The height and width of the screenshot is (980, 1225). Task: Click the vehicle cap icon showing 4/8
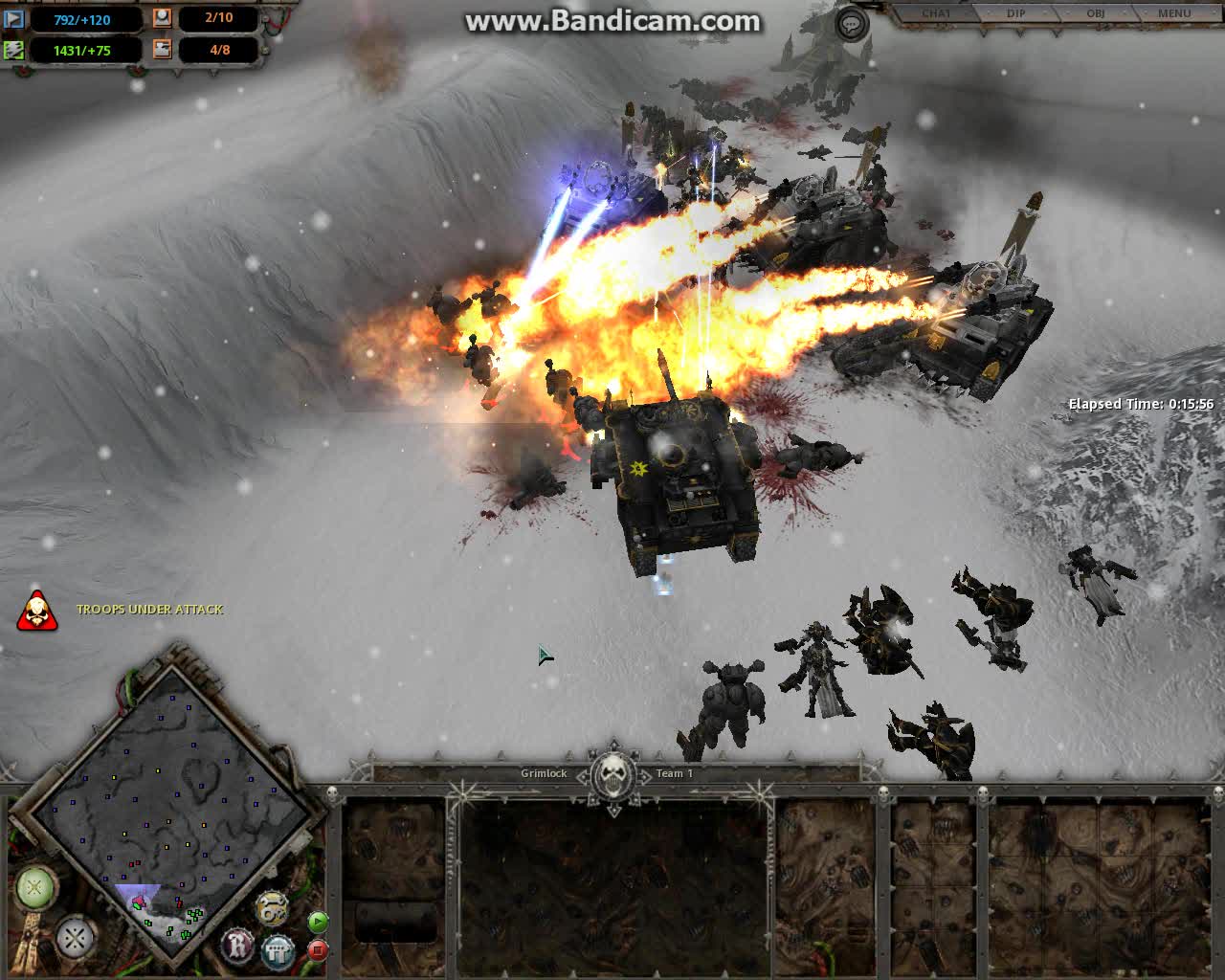[163, 51]
